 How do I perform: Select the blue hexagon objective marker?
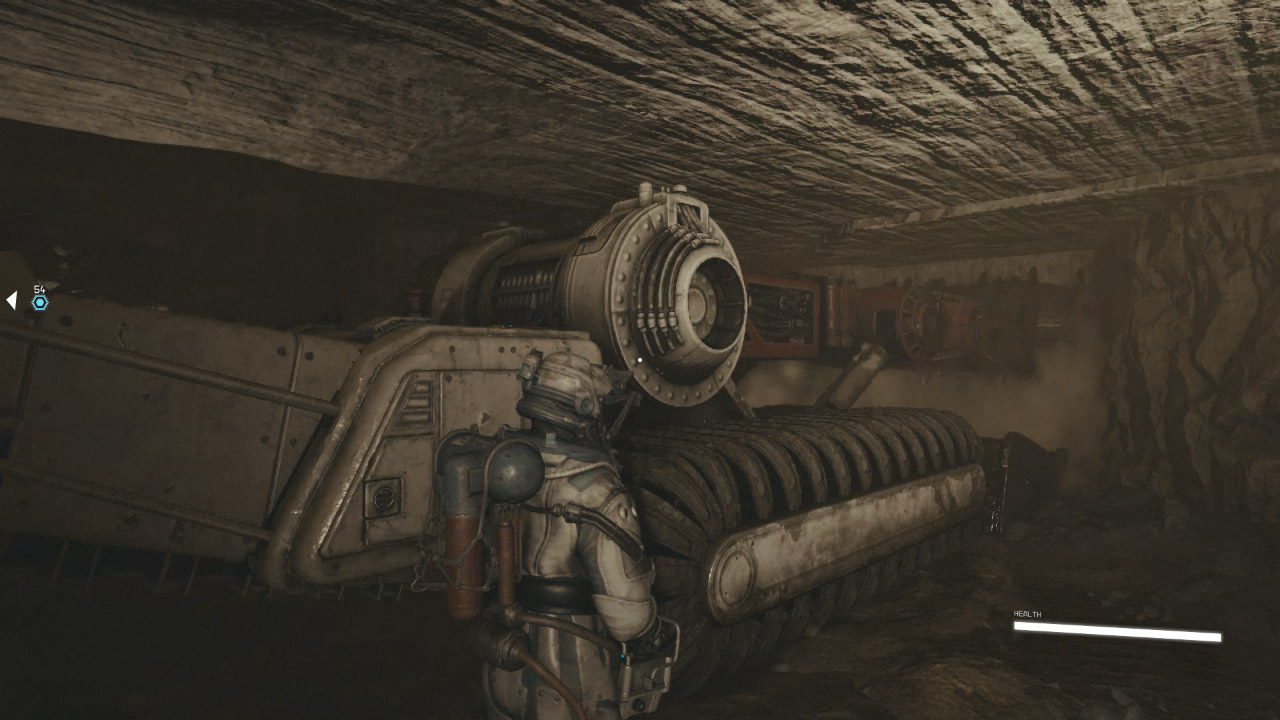pos(40,302)
